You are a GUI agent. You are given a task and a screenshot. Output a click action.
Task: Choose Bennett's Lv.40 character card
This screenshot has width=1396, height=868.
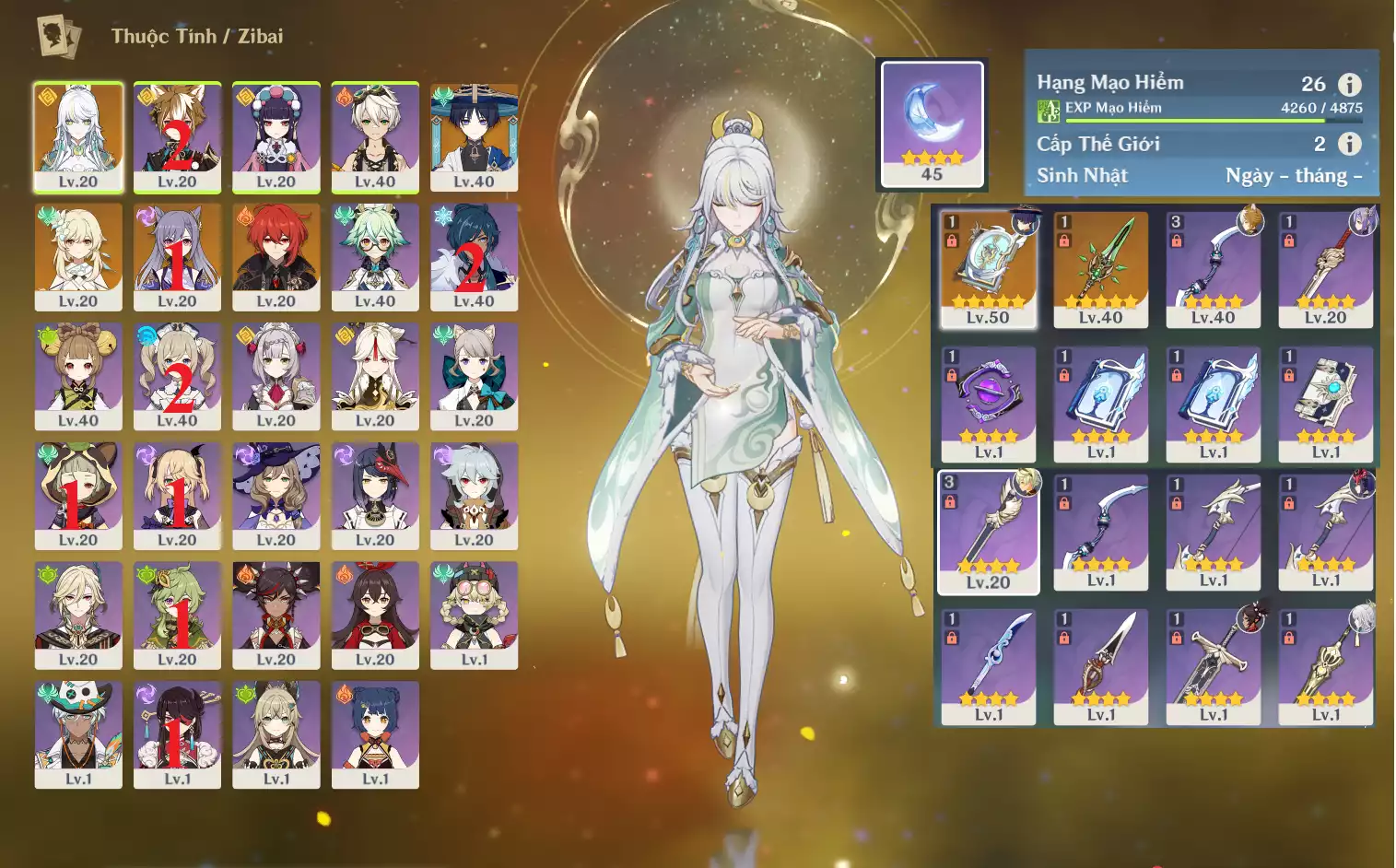point(375,136)
